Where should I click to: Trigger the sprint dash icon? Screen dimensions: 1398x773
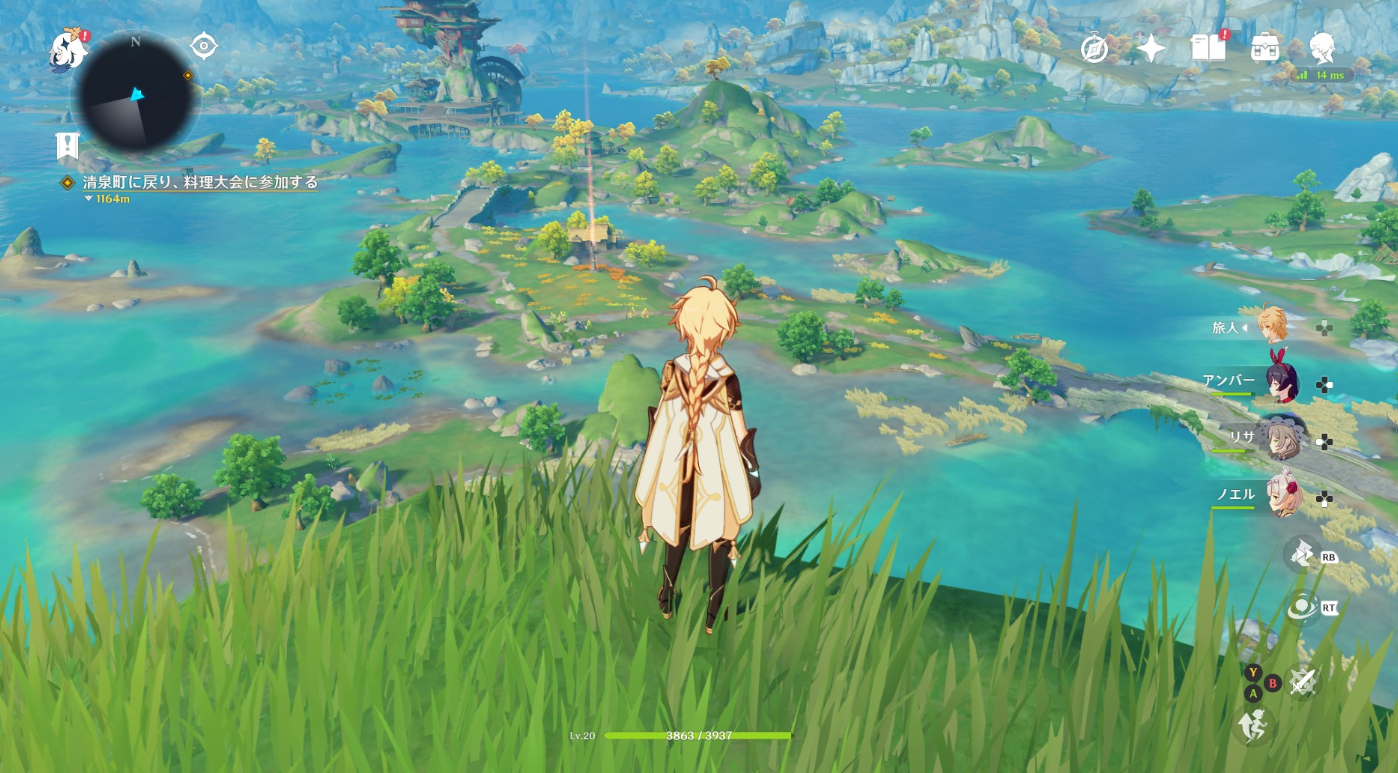1251,725
